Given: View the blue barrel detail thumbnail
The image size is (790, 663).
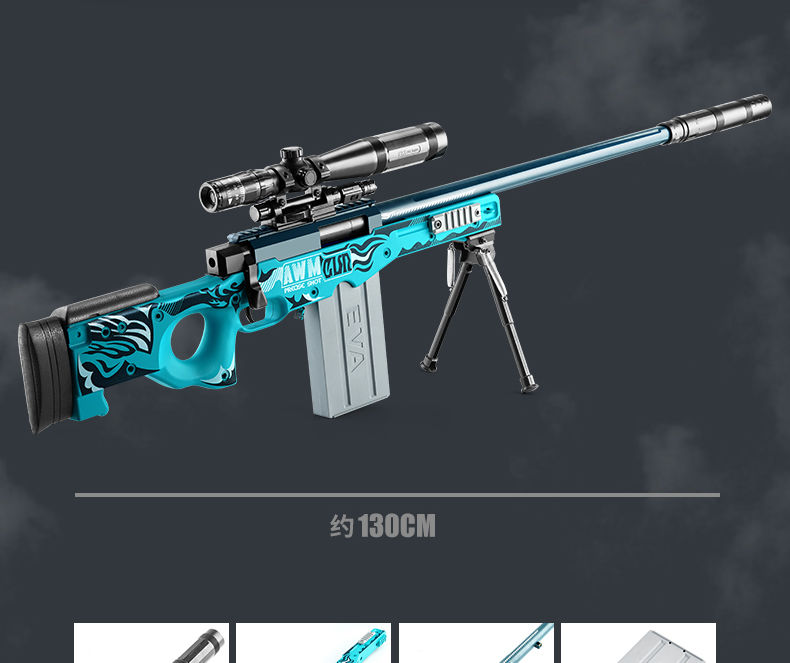Looking at the screenshot, I should click(476, 643).
